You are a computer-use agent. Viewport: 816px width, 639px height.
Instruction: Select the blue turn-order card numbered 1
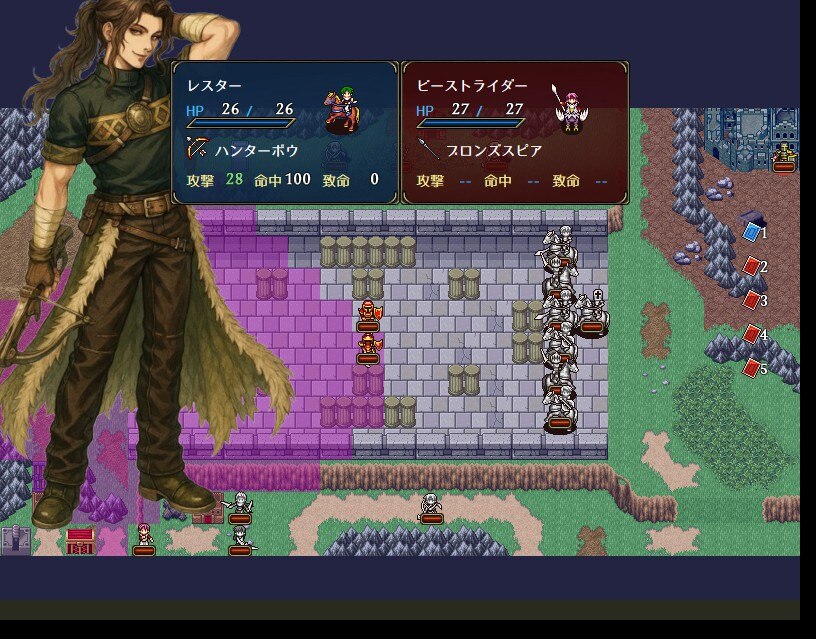pyautogui.click(x=752, y=232)
